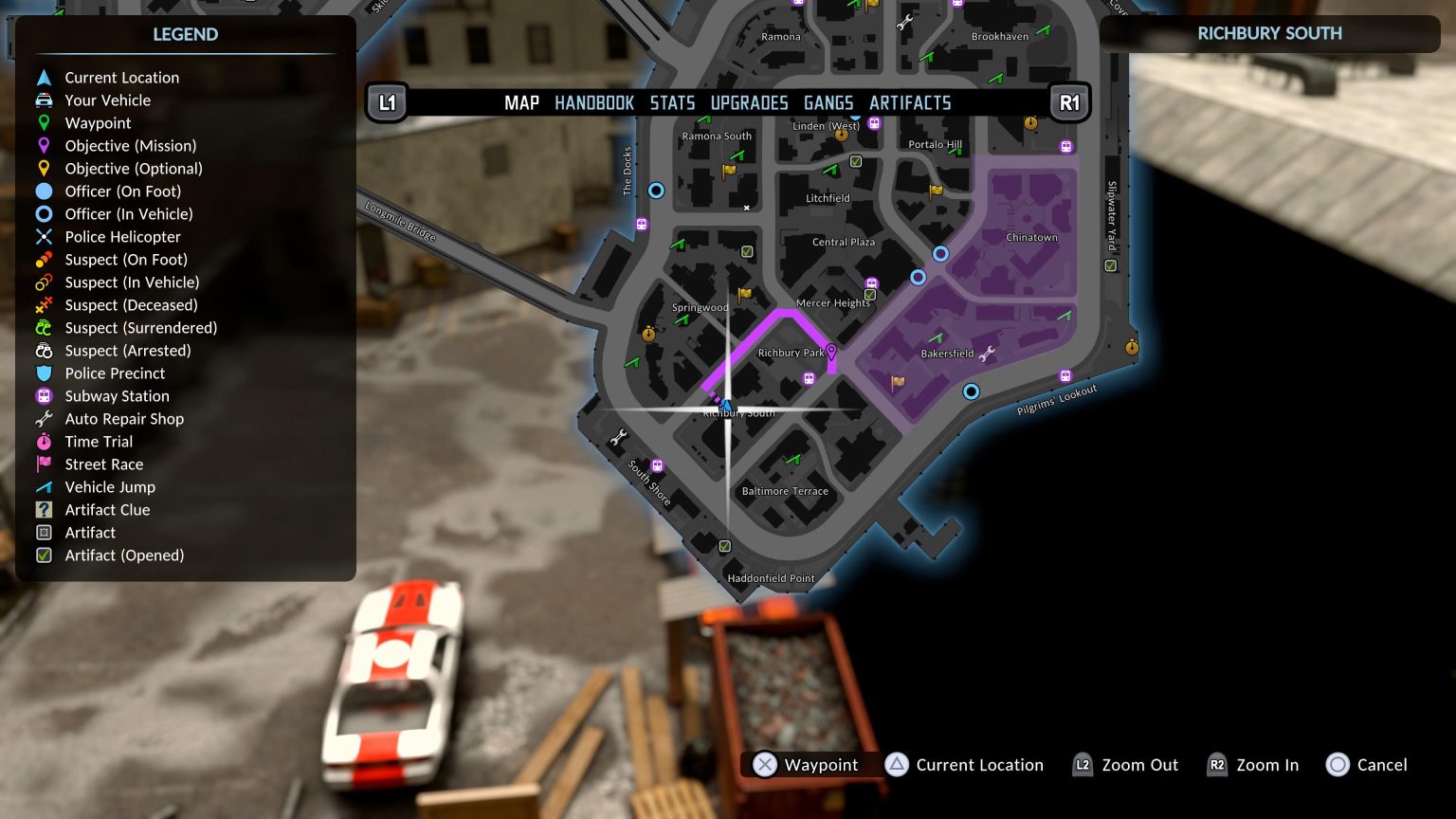Switch to the HANDBOOK tab
Screen dimensions: 1456x819
point(594,102)
